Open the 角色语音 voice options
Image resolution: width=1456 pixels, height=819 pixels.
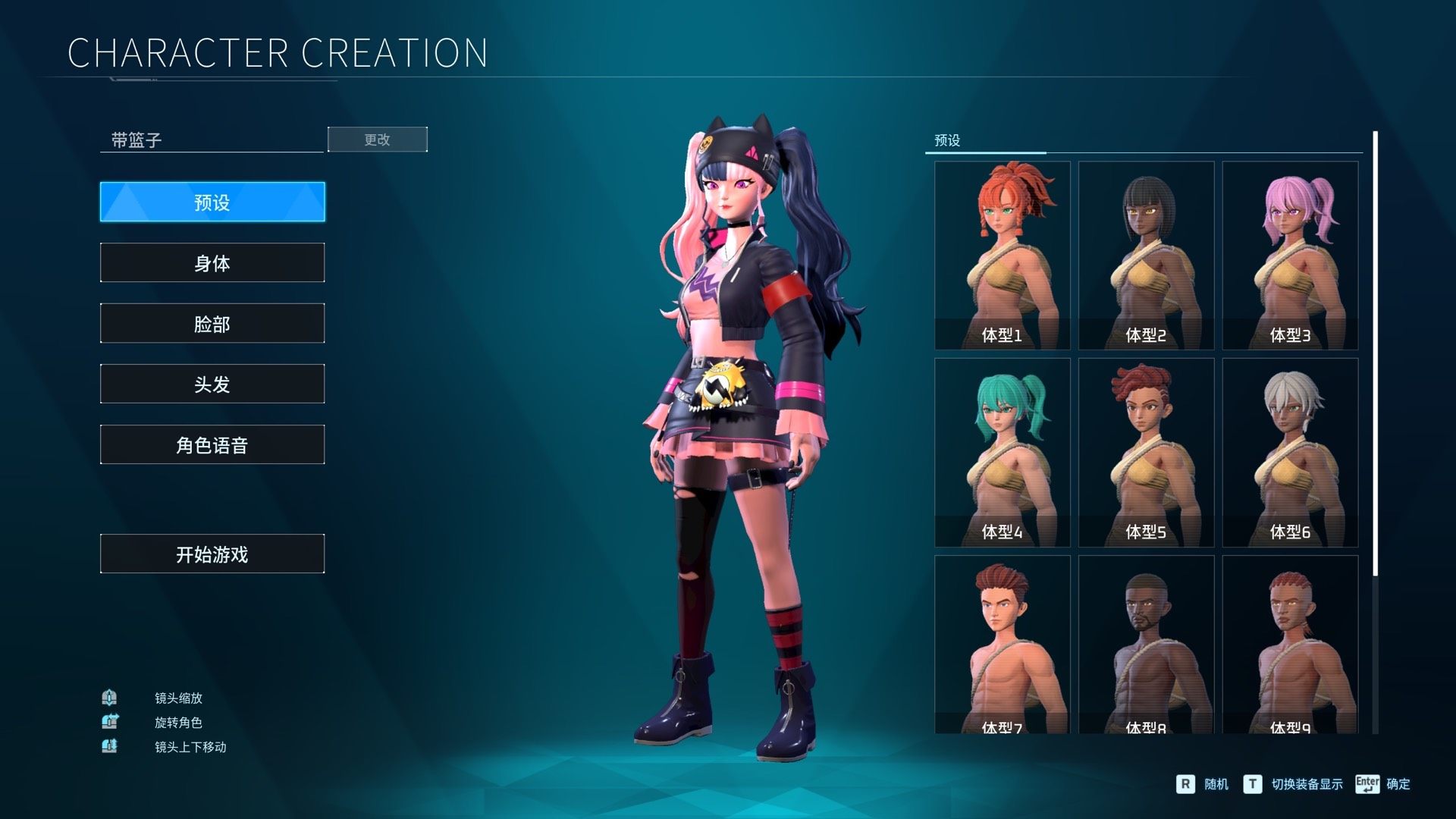click(212, 444)
